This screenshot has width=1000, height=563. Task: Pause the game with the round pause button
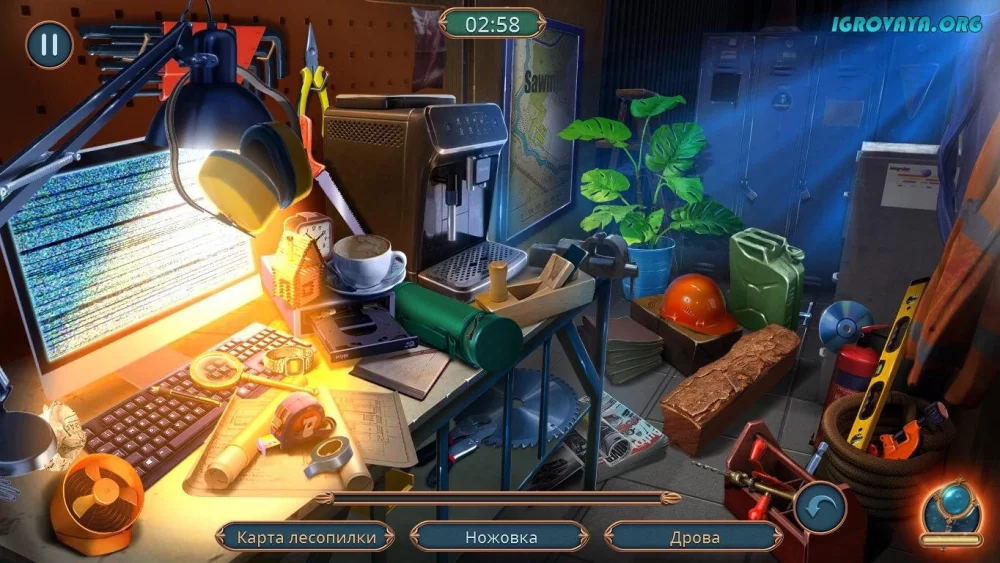(x=49, y=45)
